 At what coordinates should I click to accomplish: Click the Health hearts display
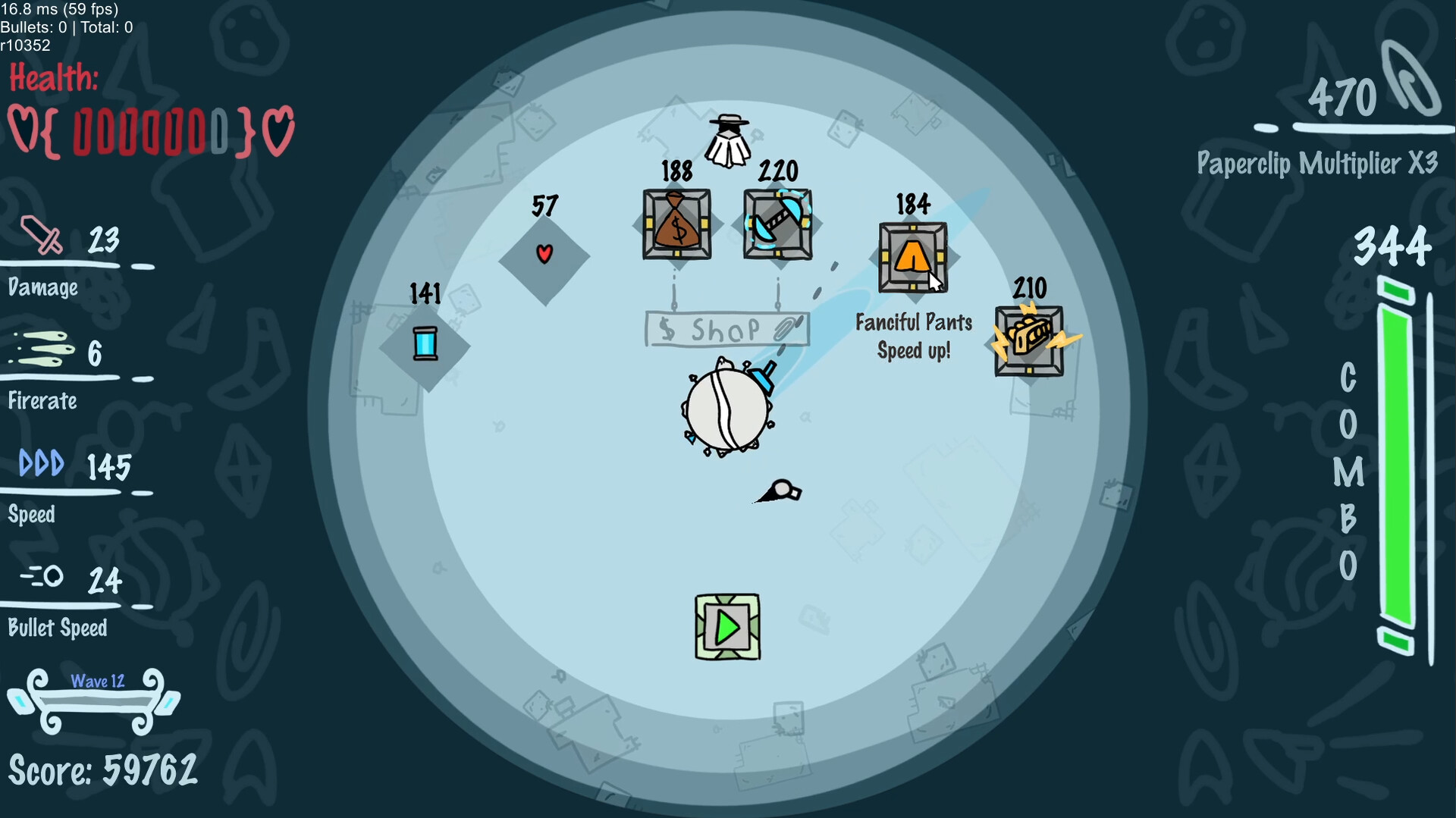(149, 130)
